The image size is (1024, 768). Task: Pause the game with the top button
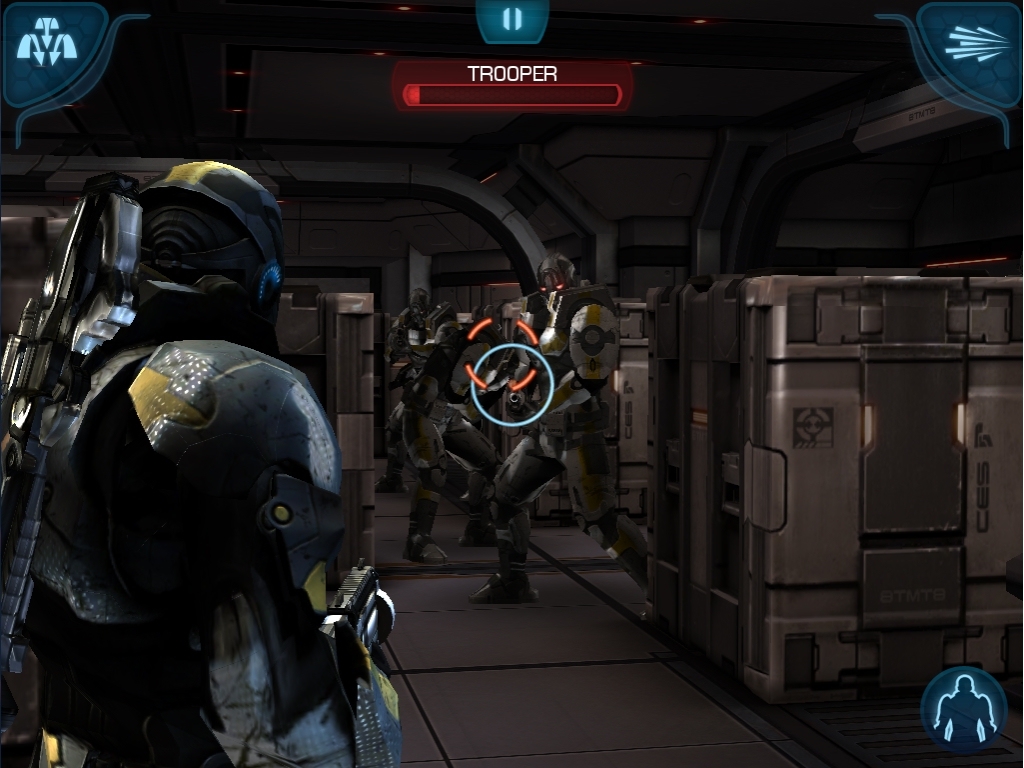[512, 20]
